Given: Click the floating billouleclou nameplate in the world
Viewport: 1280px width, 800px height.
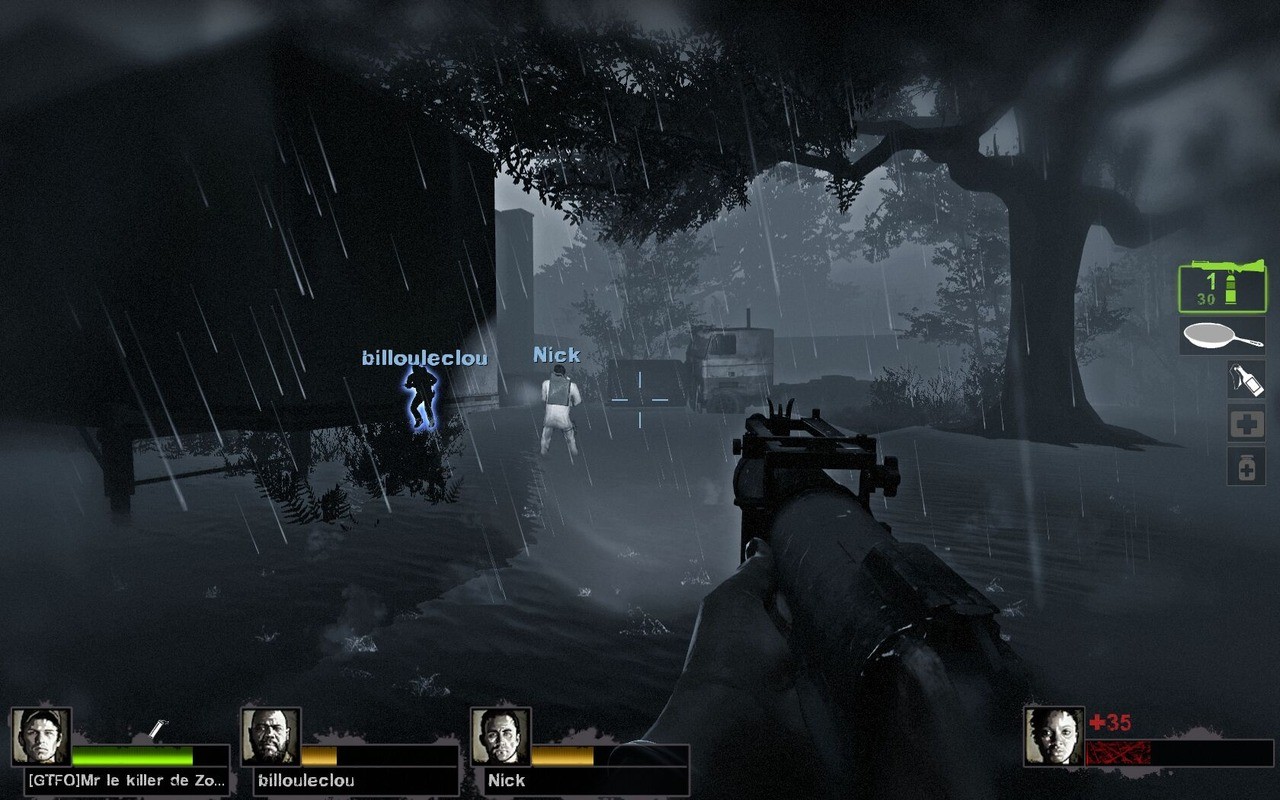Looking at the screenshot, I should pyautogui.click(x=424, y=356).
